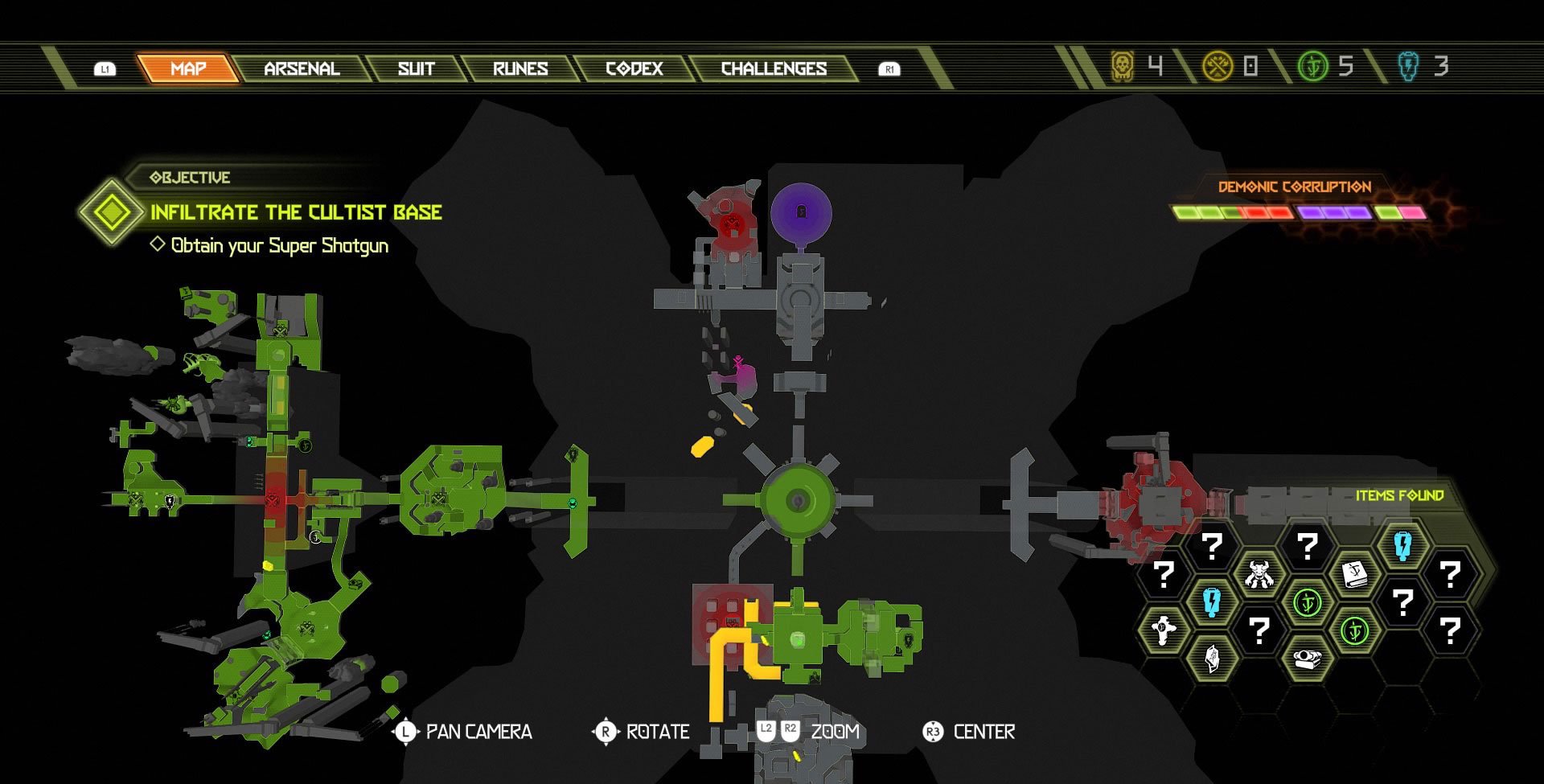This screenshot has width=1544, height=784.
Task: Click the Infiltrate the Cultist Base objective
Action: [x=296, y=212]
